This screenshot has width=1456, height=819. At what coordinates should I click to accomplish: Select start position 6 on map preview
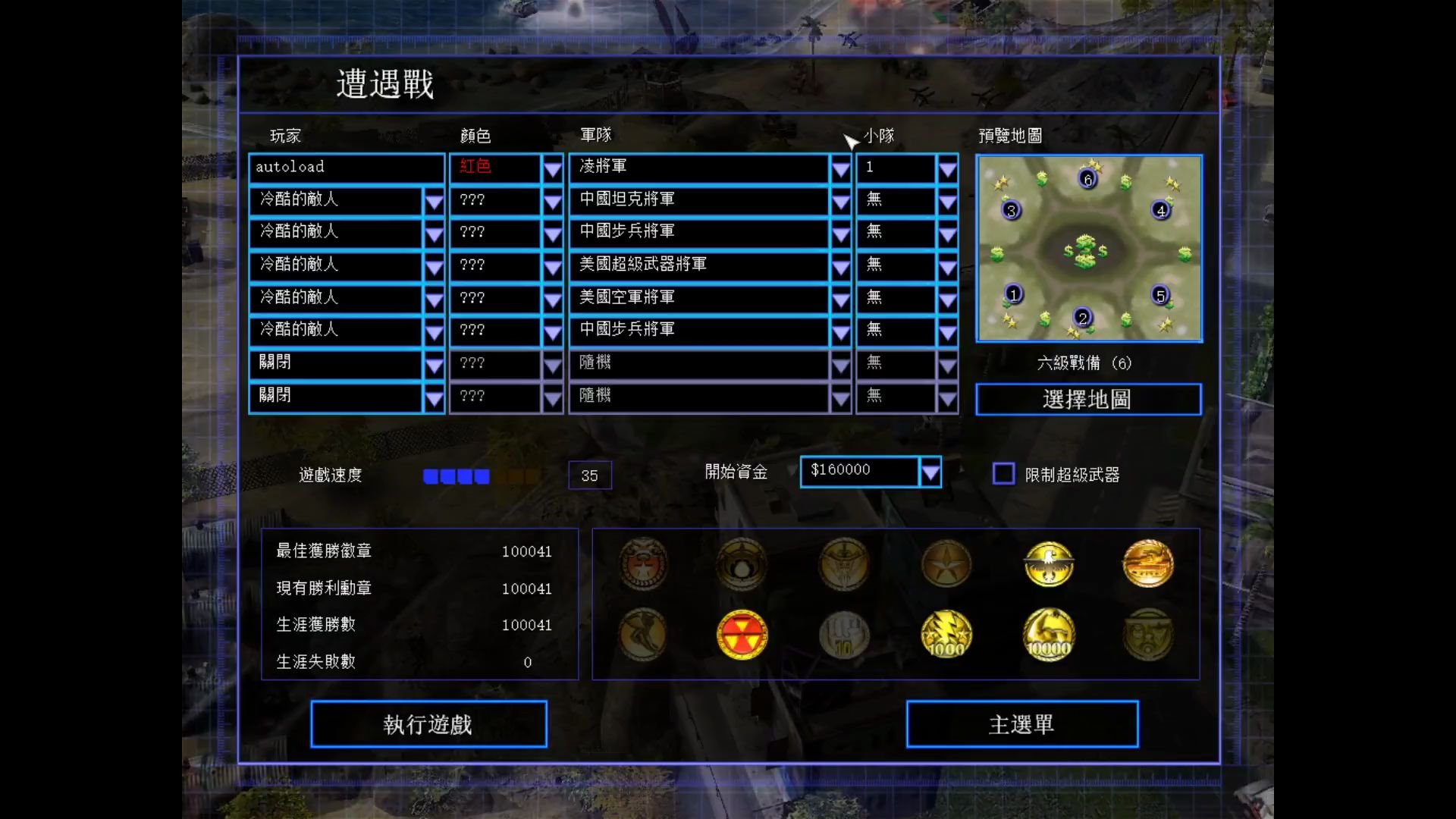(x=1087, y=179)
